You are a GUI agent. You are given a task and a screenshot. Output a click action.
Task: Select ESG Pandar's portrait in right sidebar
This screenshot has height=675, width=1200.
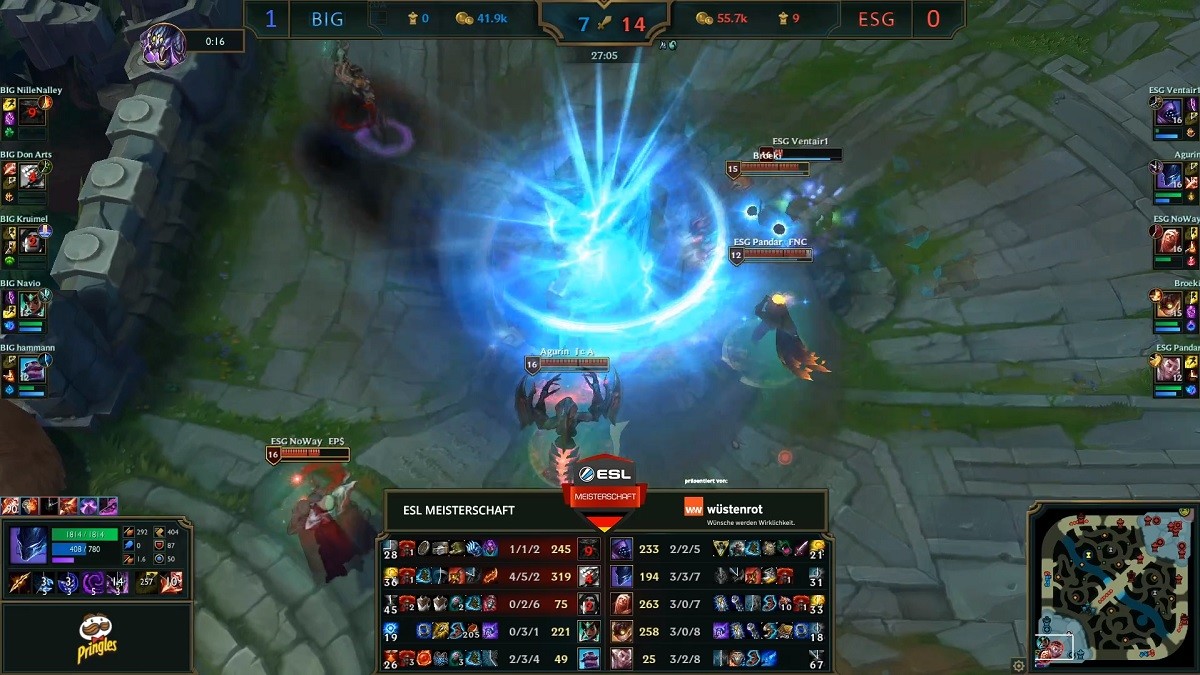click(x=1169, y=369)
